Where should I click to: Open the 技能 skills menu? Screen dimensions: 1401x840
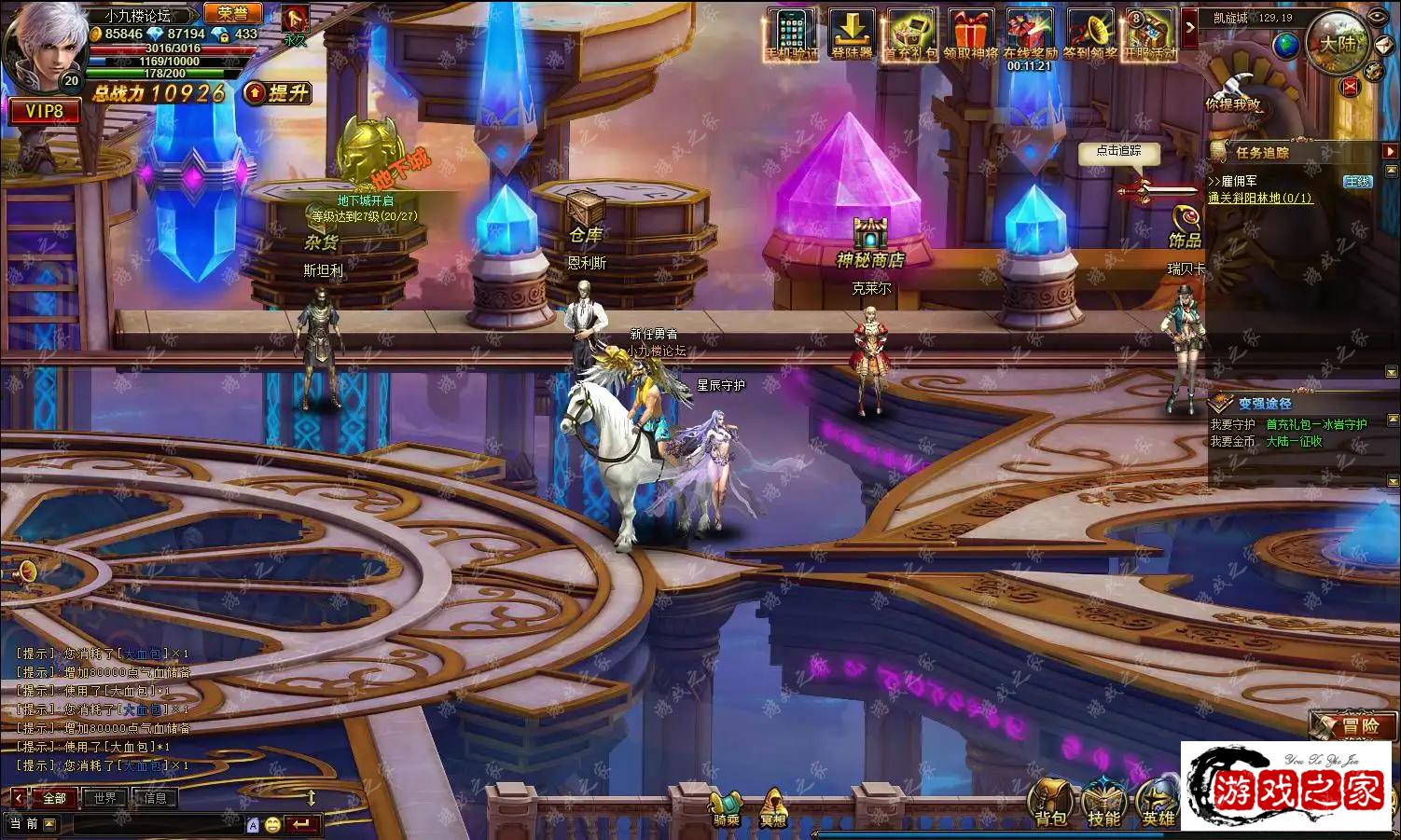click(1103, 804)
